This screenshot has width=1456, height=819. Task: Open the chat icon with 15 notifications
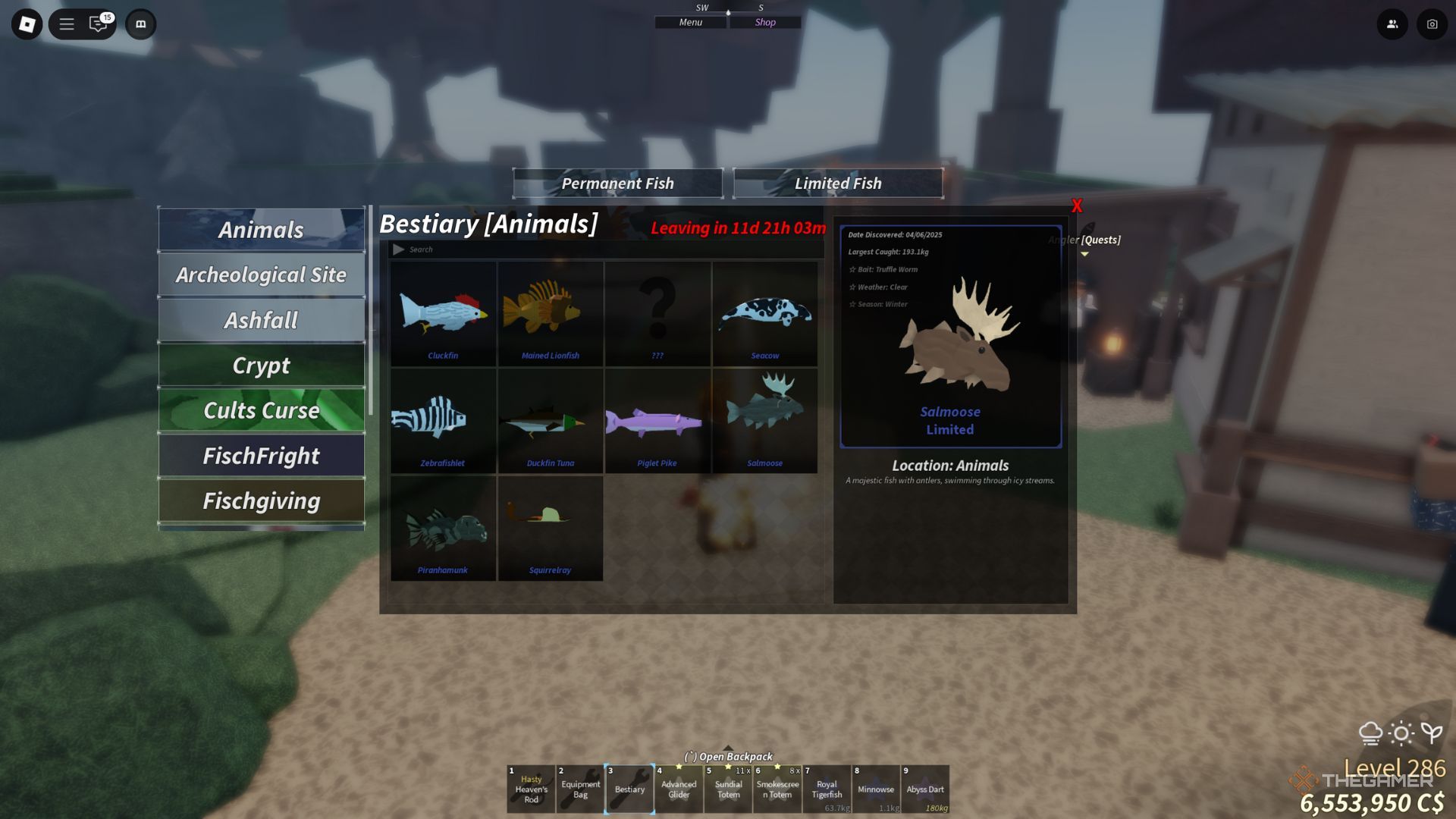click(x=97, y=24)
